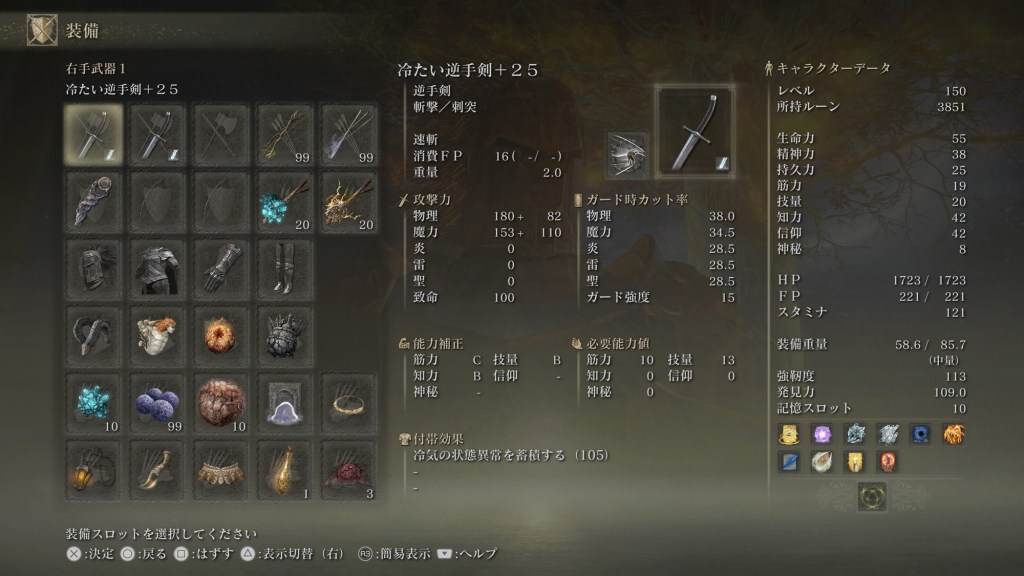Open the helmet armor slot
The width and height of the screenshot is (1024, 576).
pyautogui.click(x=94, y=265)
